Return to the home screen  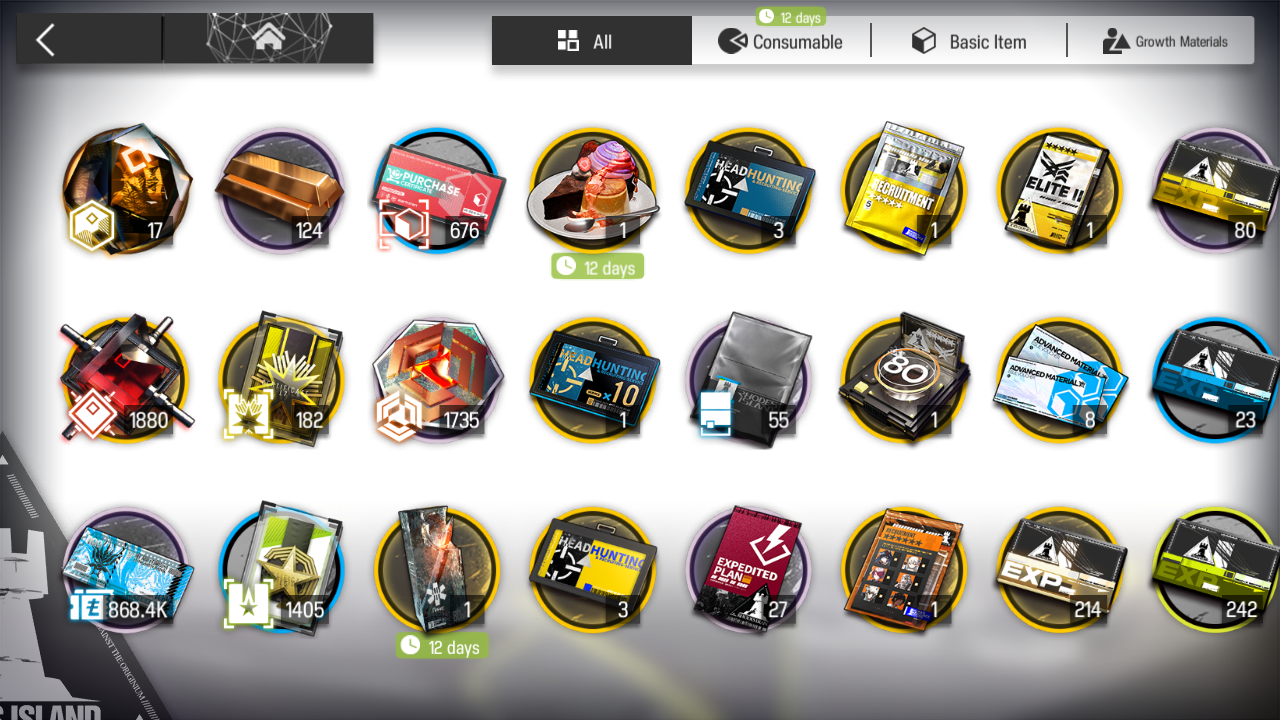(x=267, y=40)
